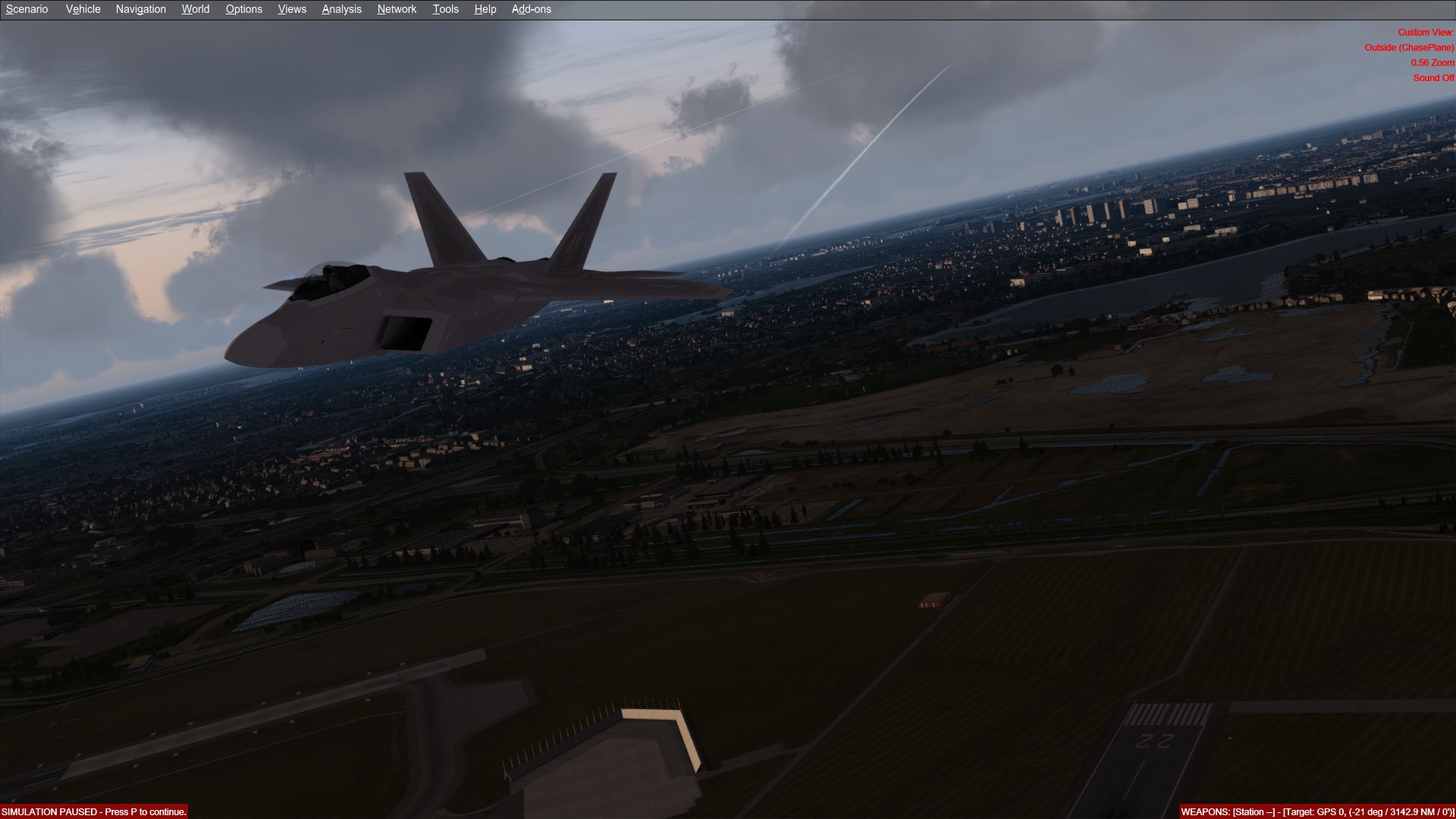Select the Navigation menu
Viewport: 1456px width, 819px height.
[141, 9]
